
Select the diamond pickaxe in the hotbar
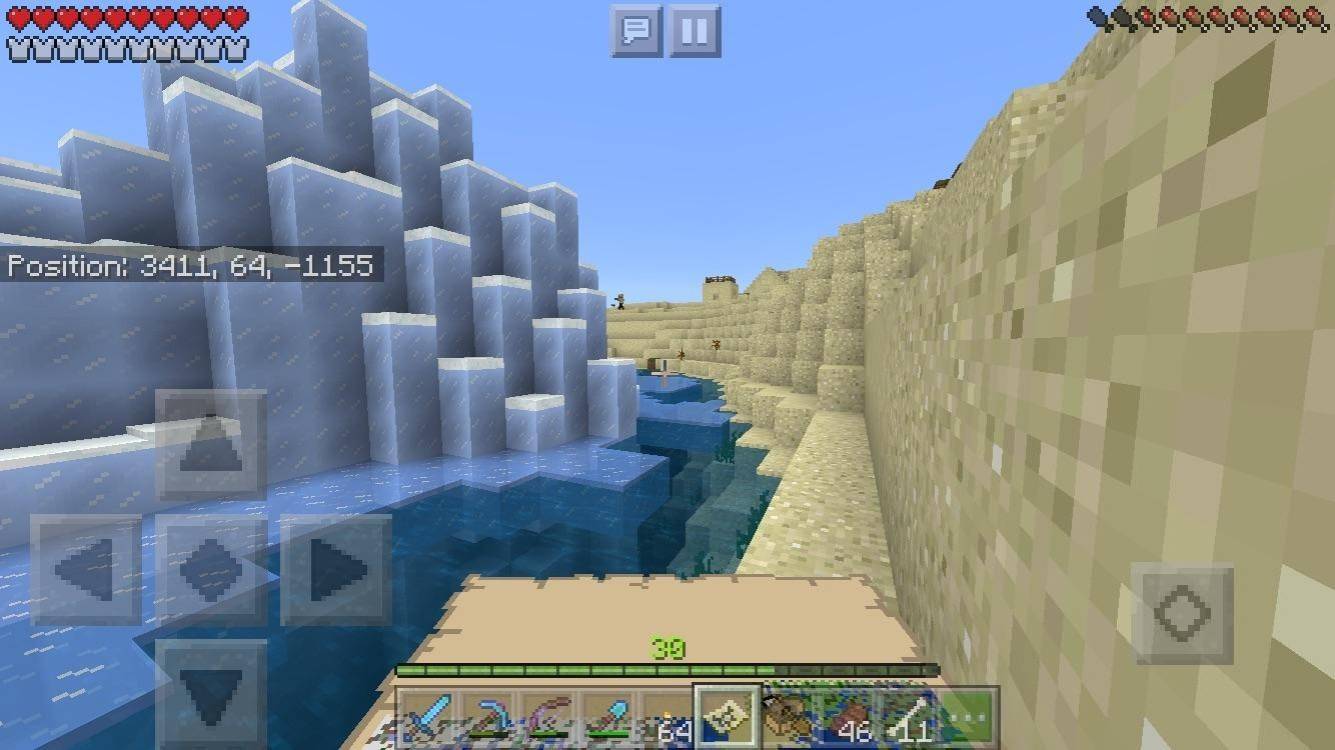492,710
